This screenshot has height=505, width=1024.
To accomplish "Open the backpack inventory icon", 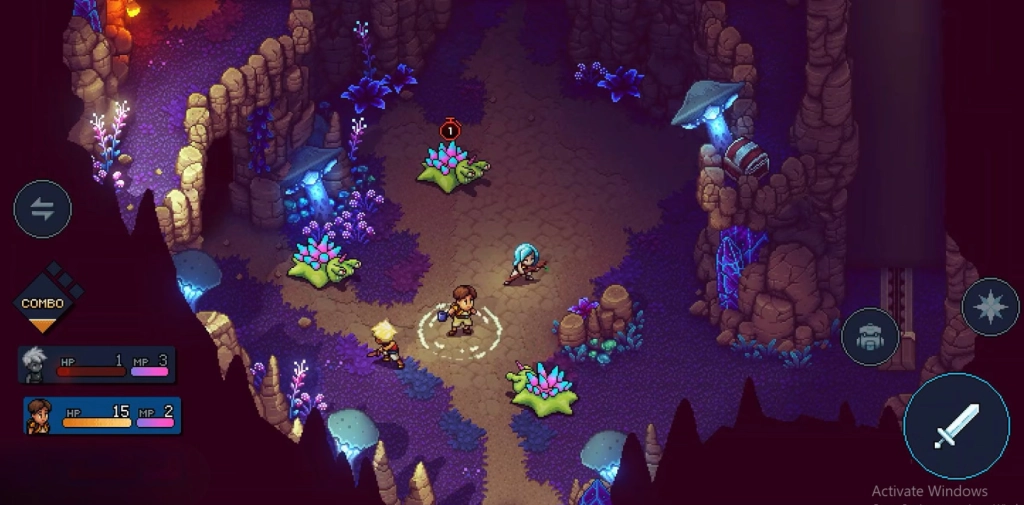I will click(870, 336).
